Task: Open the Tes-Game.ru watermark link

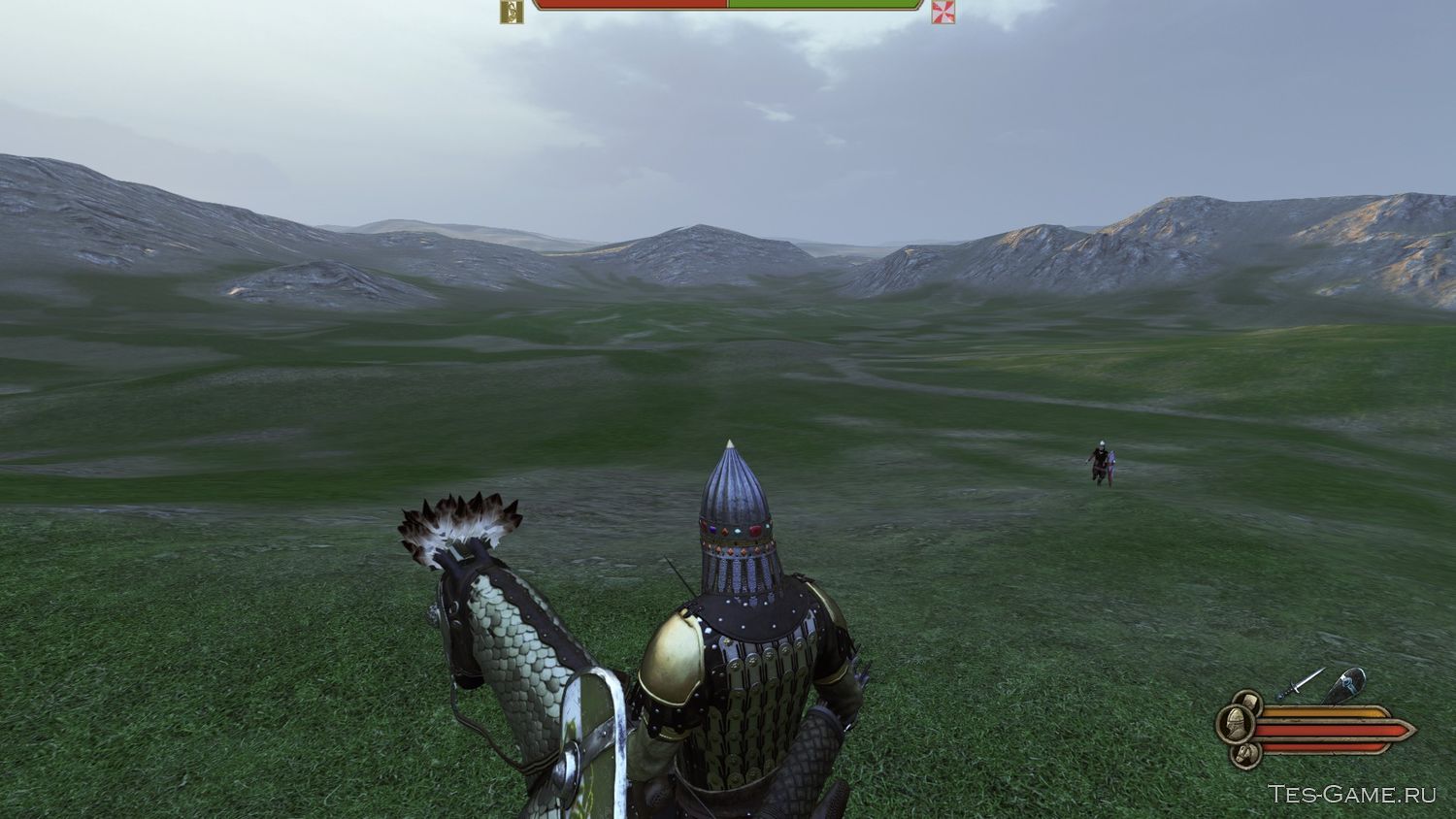Action: coord(1351,794)
